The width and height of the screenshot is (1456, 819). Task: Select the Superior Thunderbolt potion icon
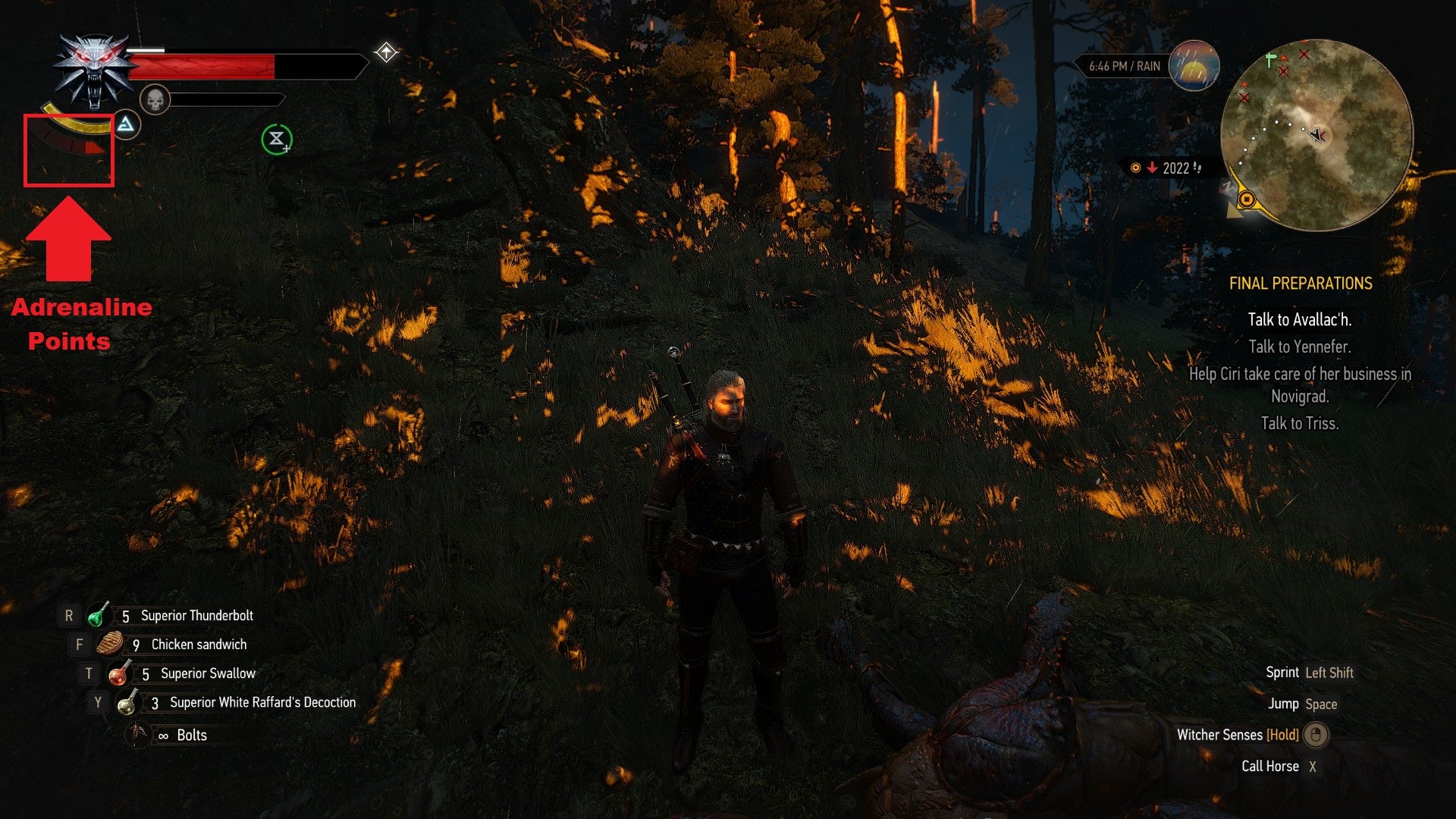click(x=99, y=616)
